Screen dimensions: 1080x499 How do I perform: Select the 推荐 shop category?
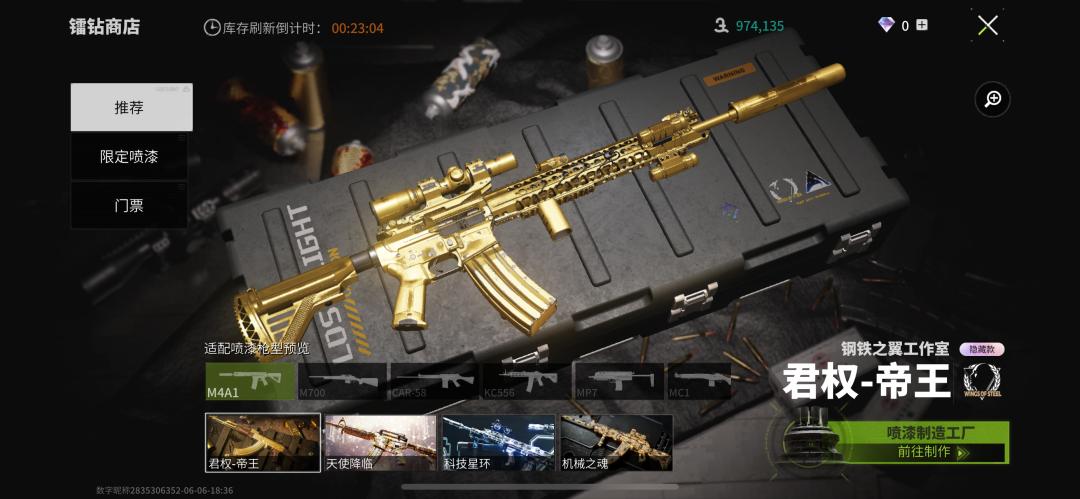point(131,107)
